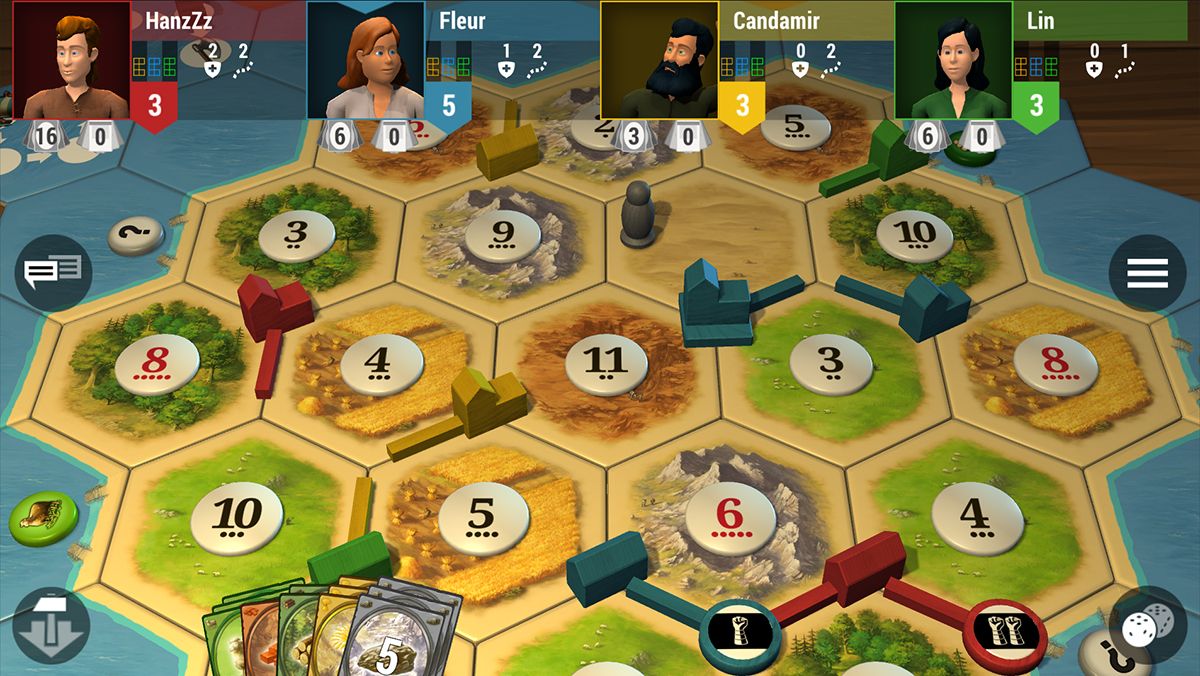The image size is (1200, 676).
Task: Select Candamir's player portrait
Action: 659,62
